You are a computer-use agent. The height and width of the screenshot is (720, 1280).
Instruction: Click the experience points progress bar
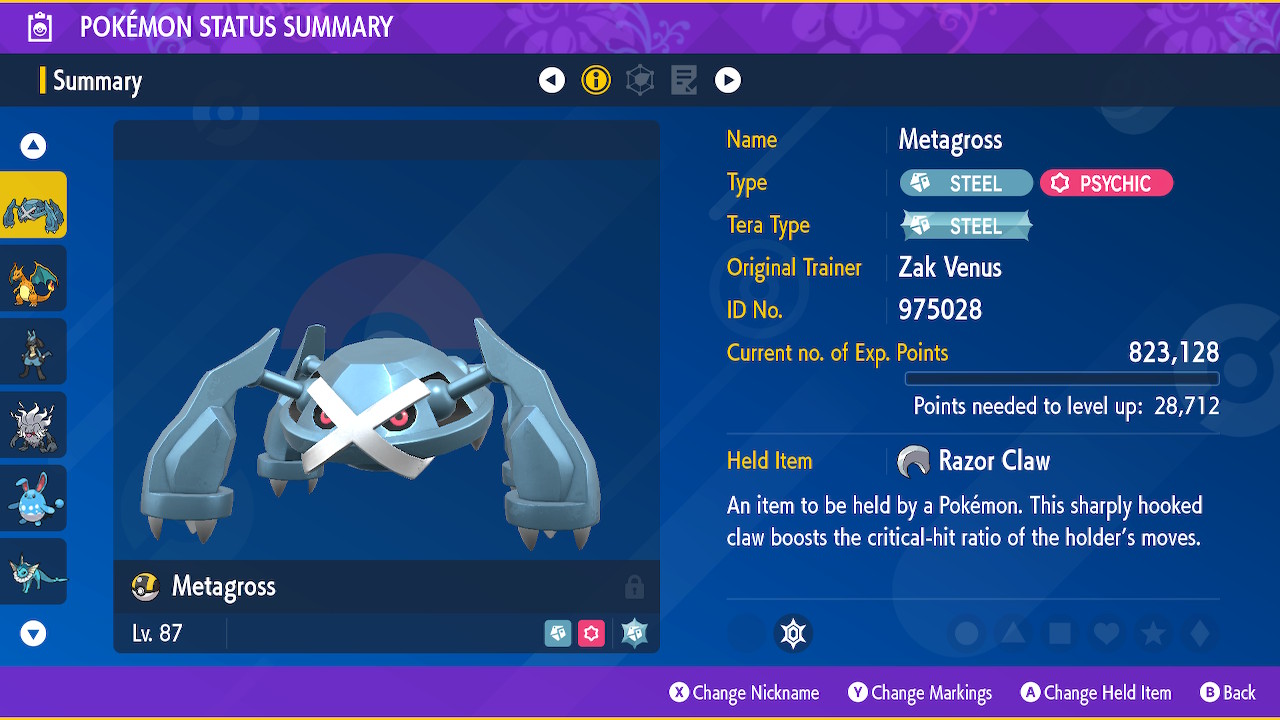[1061, 378]
